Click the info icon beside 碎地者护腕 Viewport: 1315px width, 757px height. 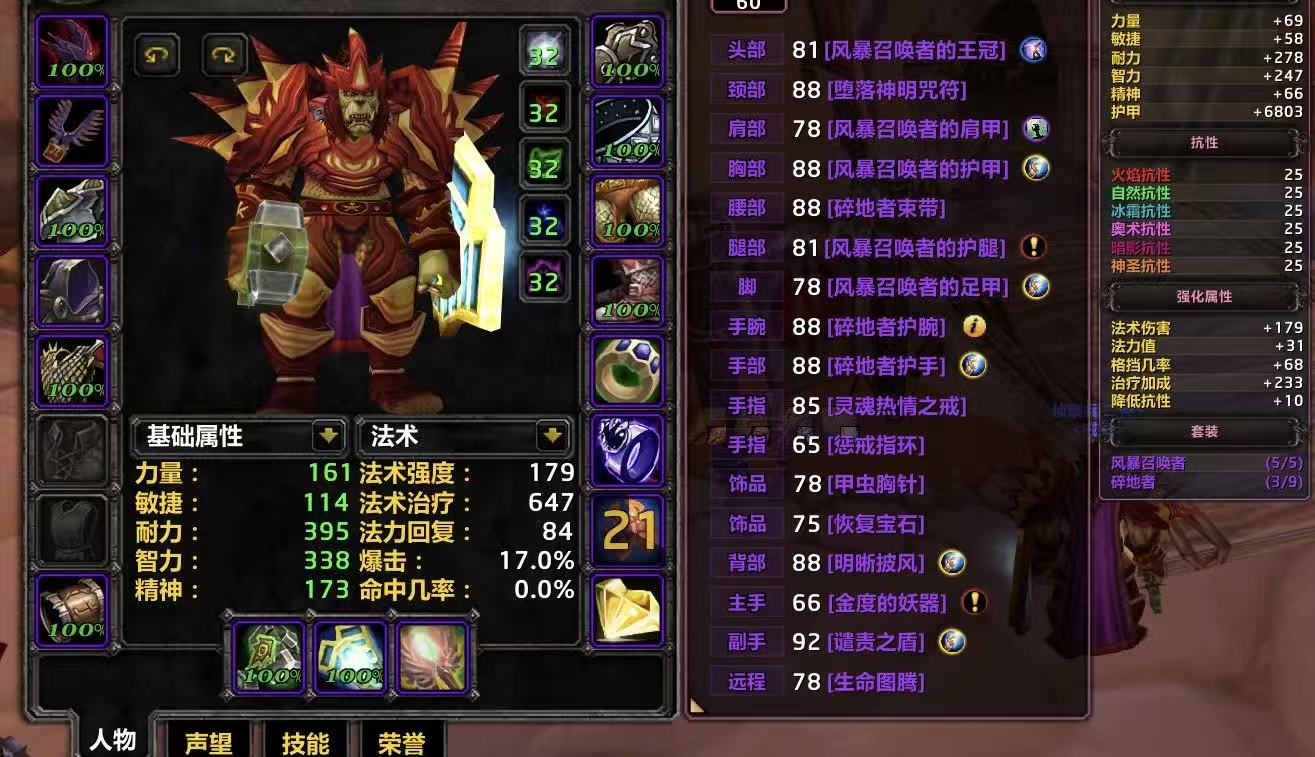click(x=973, y=325)
